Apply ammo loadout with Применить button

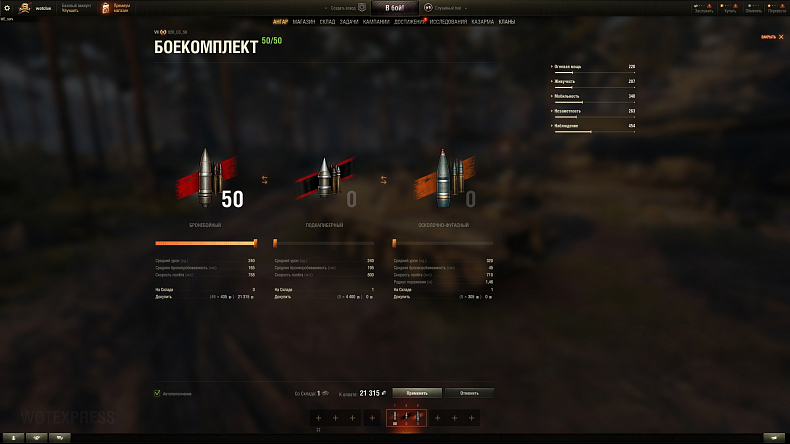416,393
